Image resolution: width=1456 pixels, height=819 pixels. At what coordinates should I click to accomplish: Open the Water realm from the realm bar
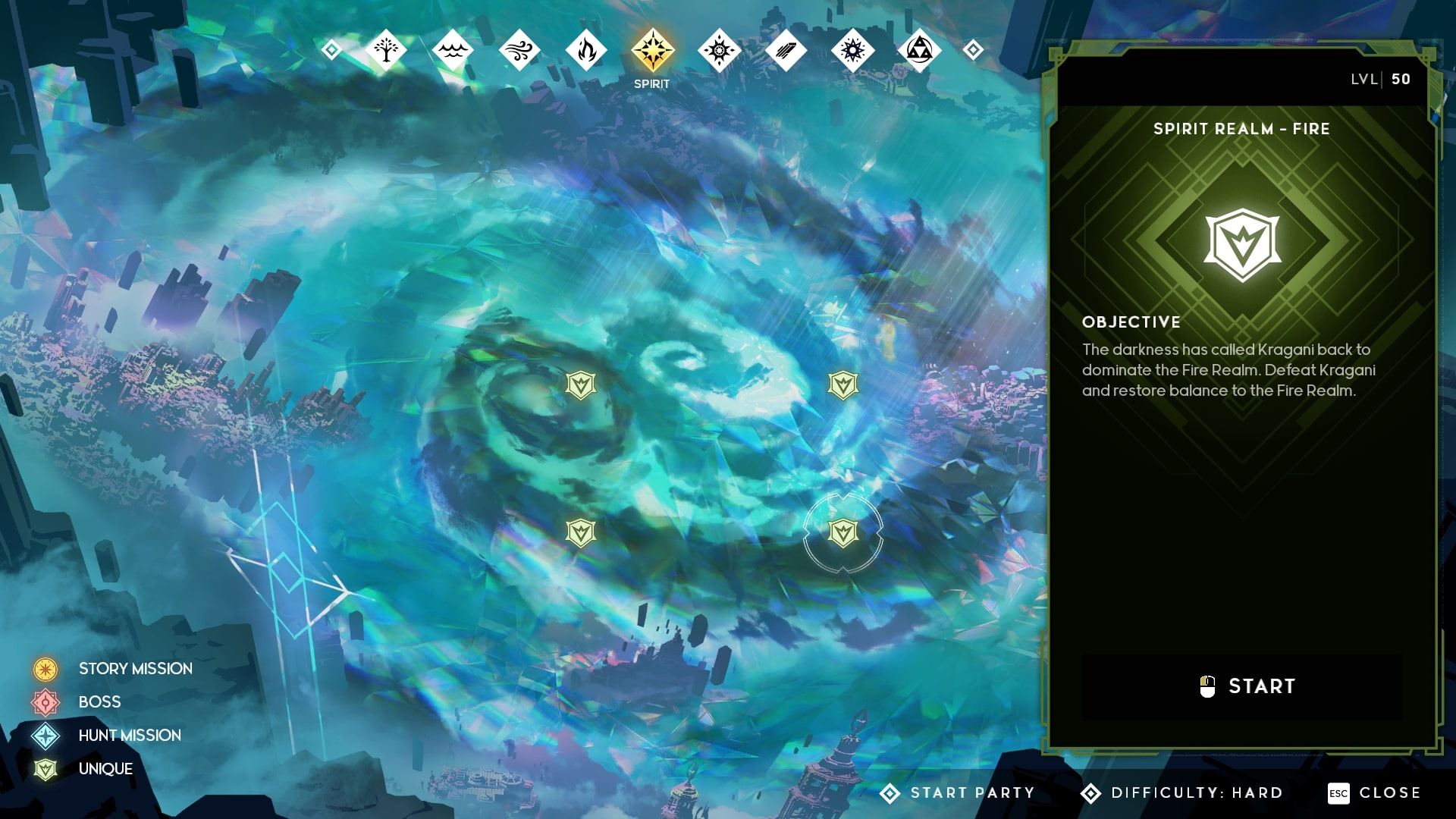453,49
